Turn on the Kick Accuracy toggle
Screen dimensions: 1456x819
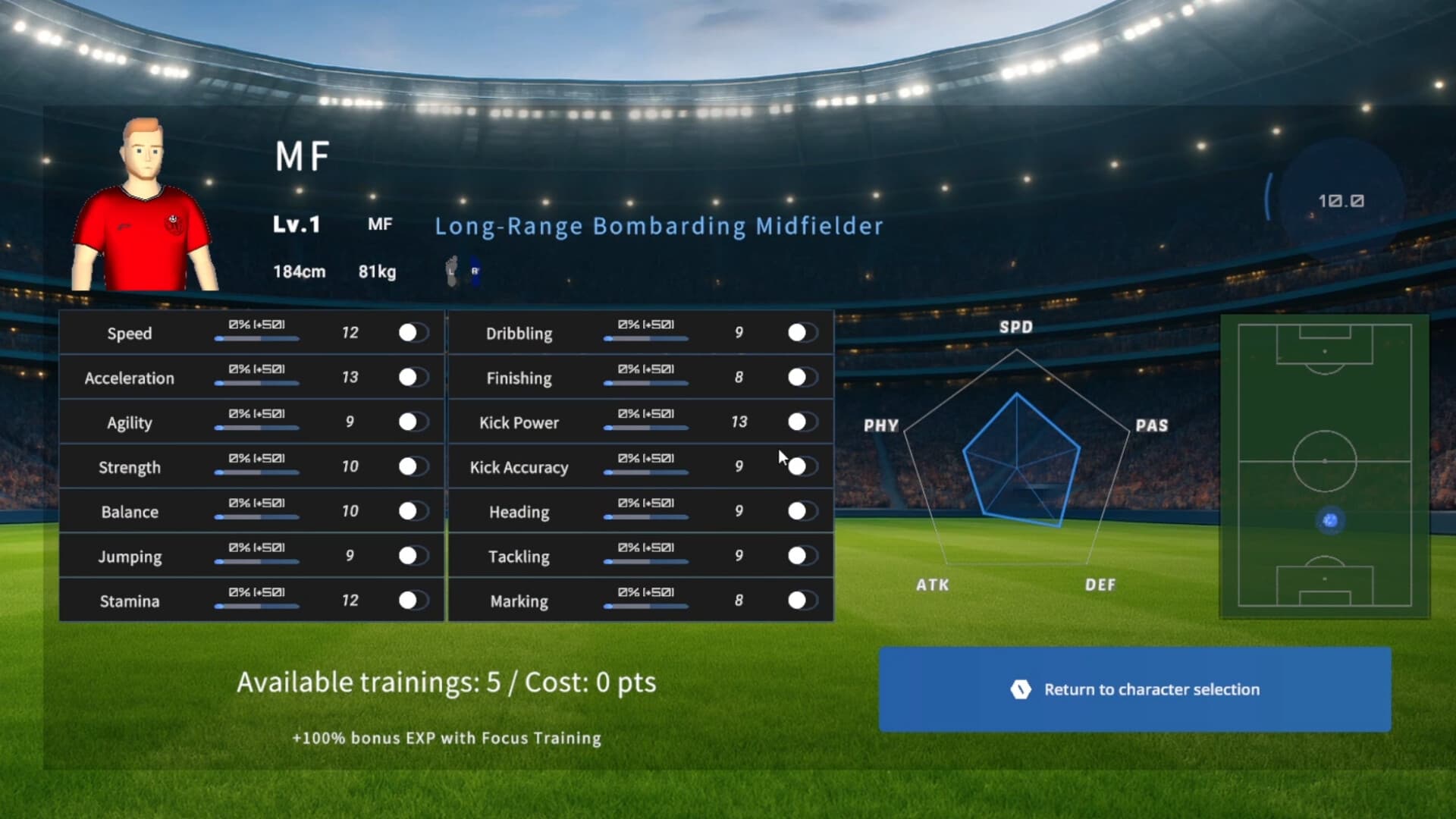pyautogui.click(x=802, y=467)
